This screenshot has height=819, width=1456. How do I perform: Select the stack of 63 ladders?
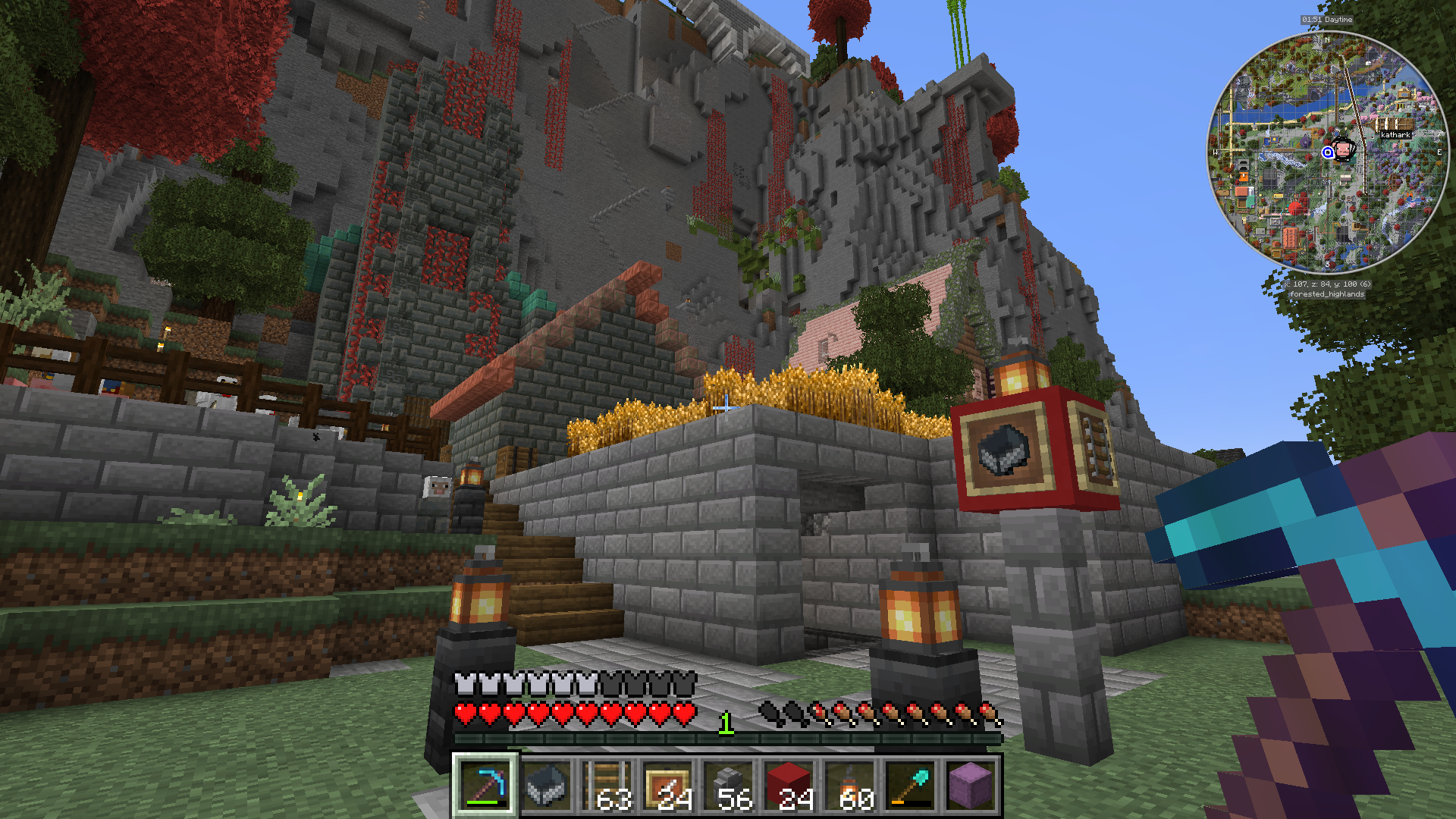coord(607,786)
